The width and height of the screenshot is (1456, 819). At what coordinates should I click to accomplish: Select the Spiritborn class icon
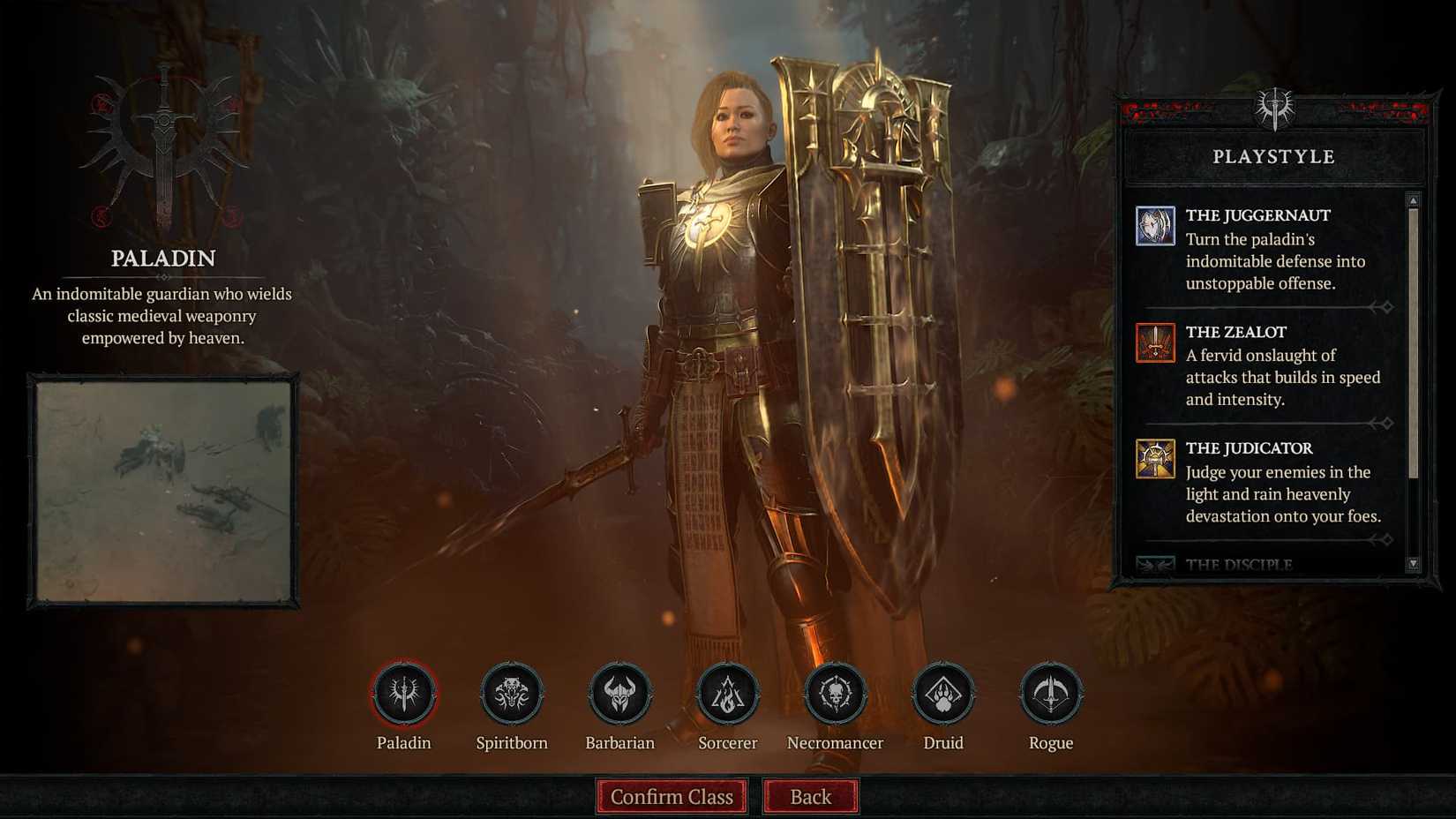[x=512, y=694]
